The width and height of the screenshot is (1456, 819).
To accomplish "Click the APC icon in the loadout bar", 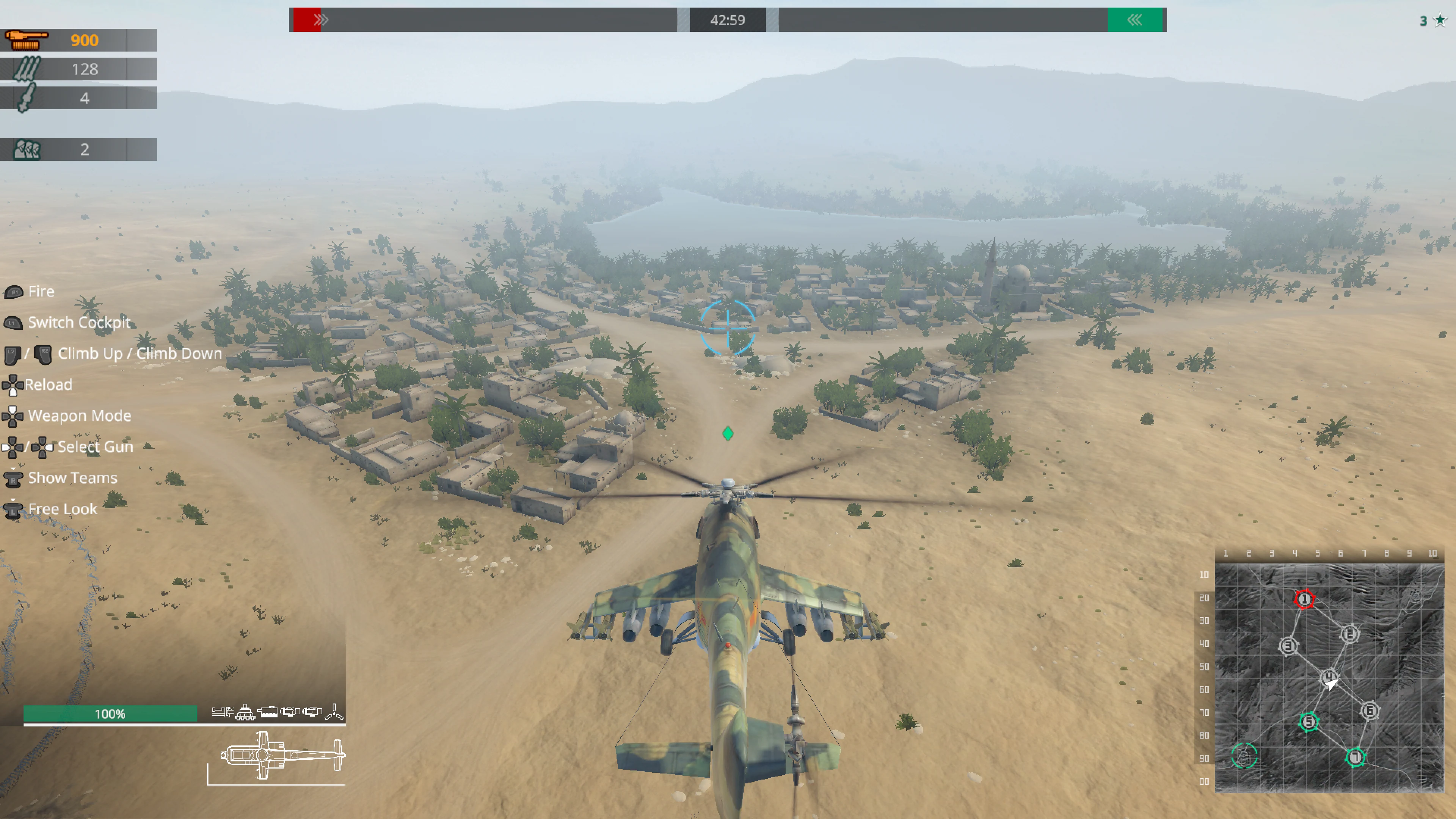I will tap(268, 713).
